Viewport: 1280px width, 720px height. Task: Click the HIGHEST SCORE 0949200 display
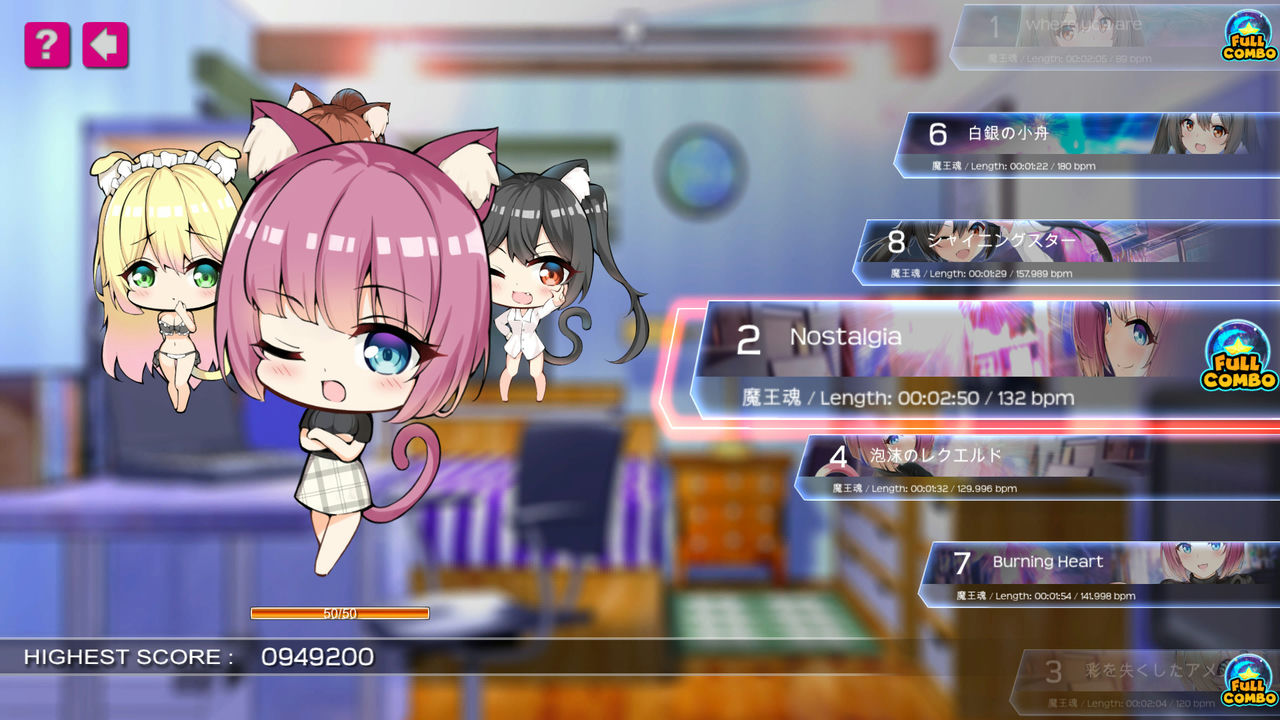coord(200,658)
